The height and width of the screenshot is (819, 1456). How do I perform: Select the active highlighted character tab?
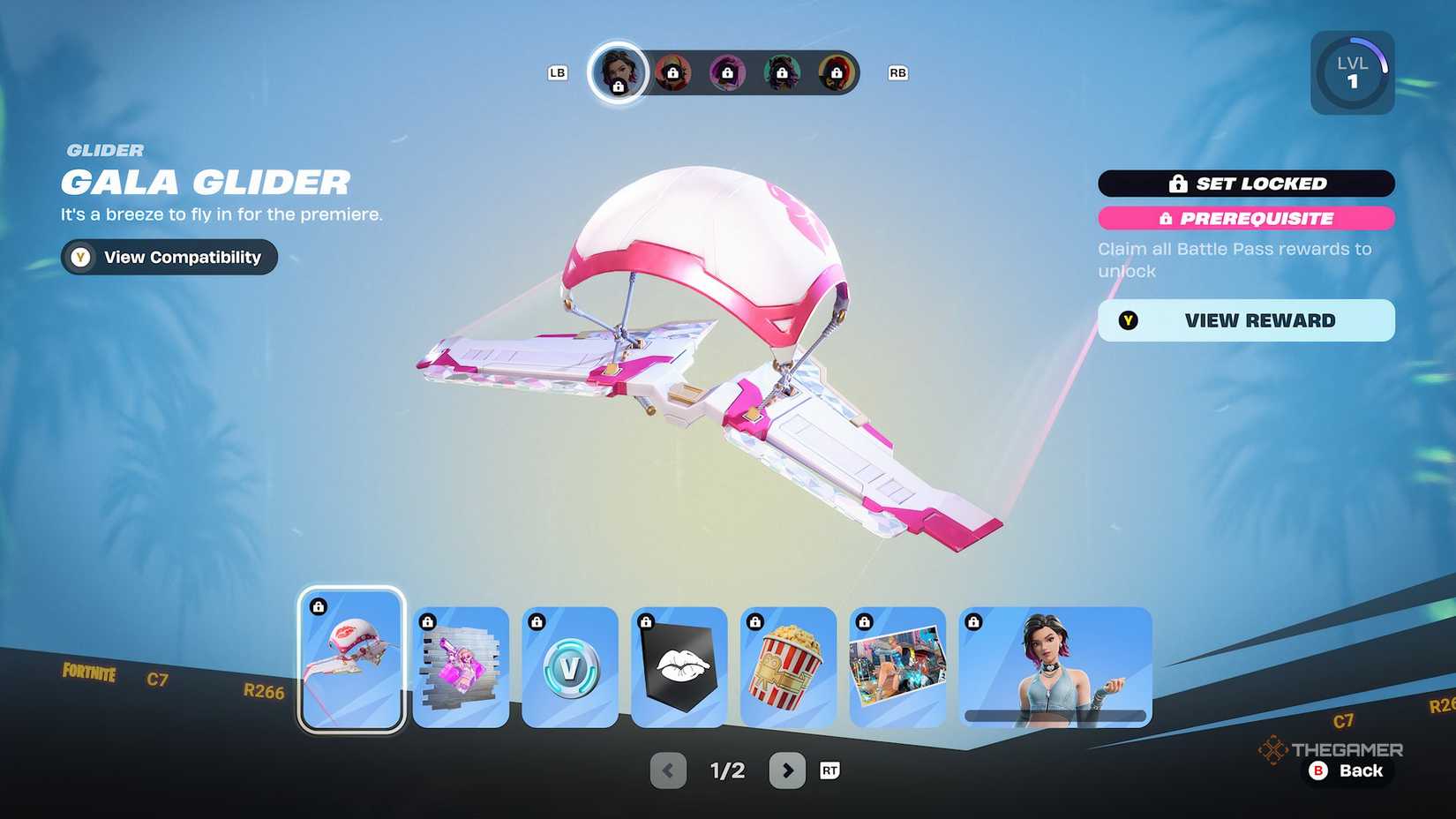coord(619,73)
